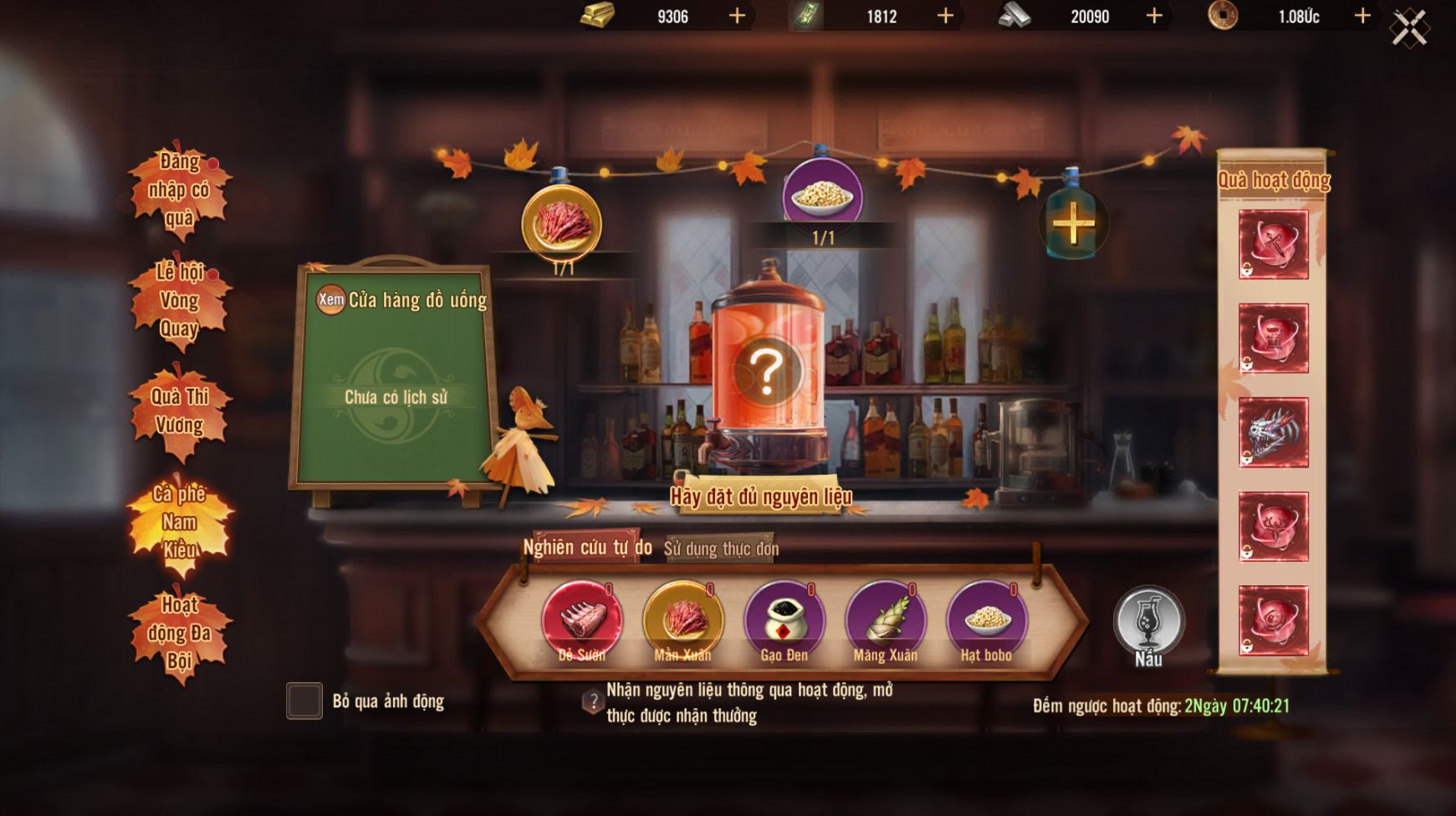View the Cửa hàng đồ uống history

pyautogui.click(x=331, y=299)
